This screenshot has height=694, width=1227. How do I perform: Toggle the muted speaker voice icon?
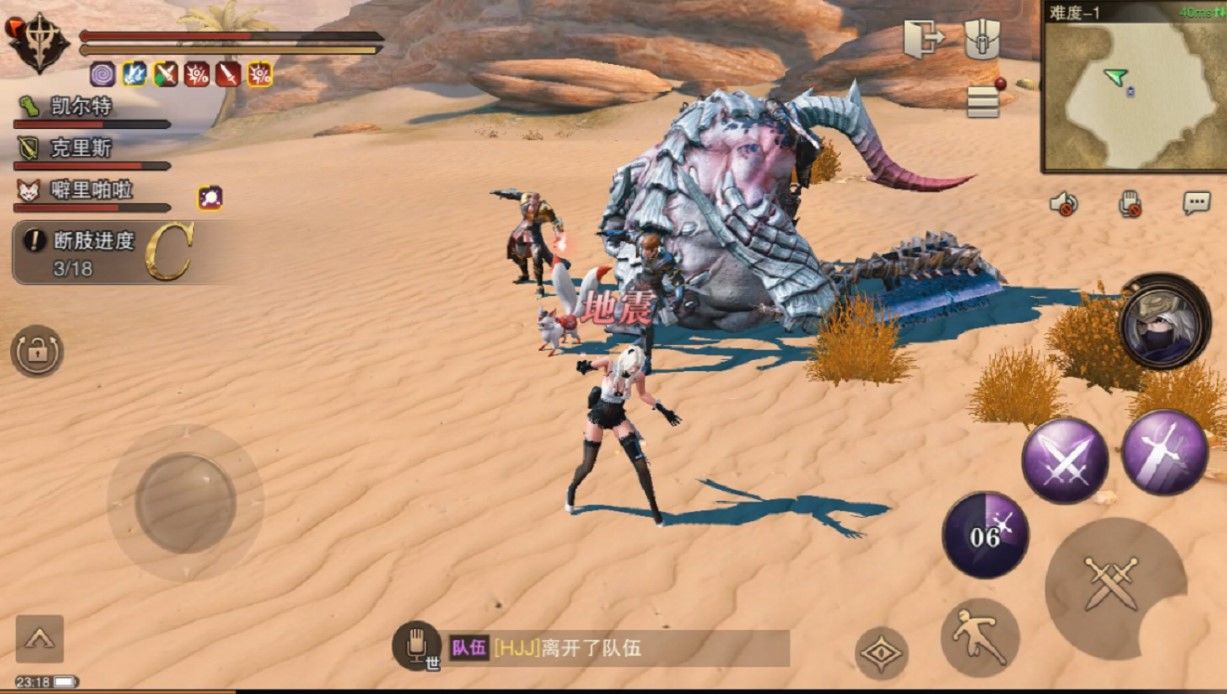[x=1063, y=204]
